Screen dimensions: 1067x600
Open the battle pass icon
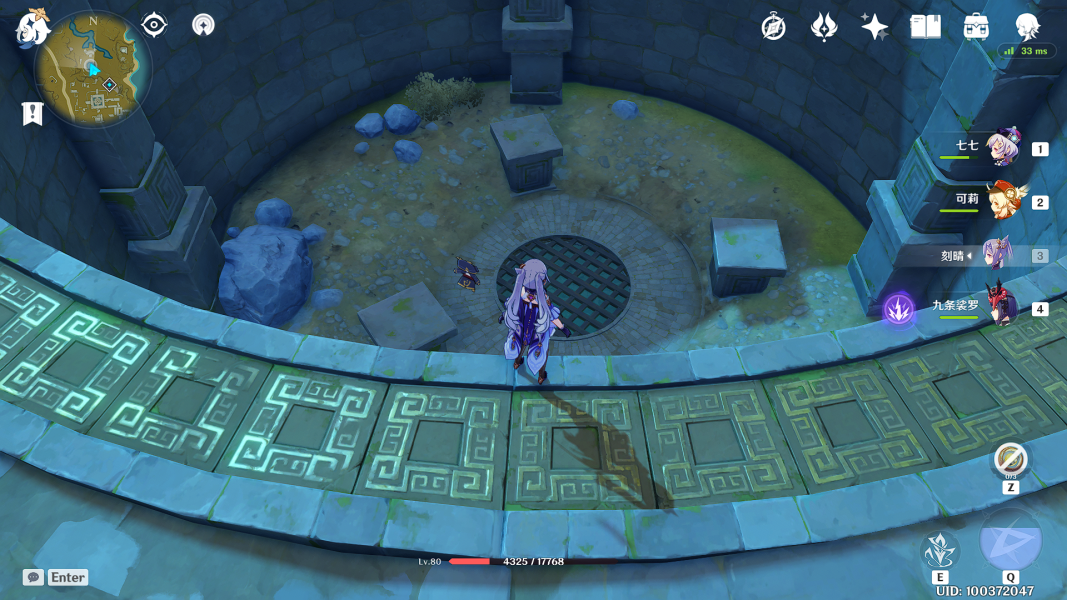[823, 27]
